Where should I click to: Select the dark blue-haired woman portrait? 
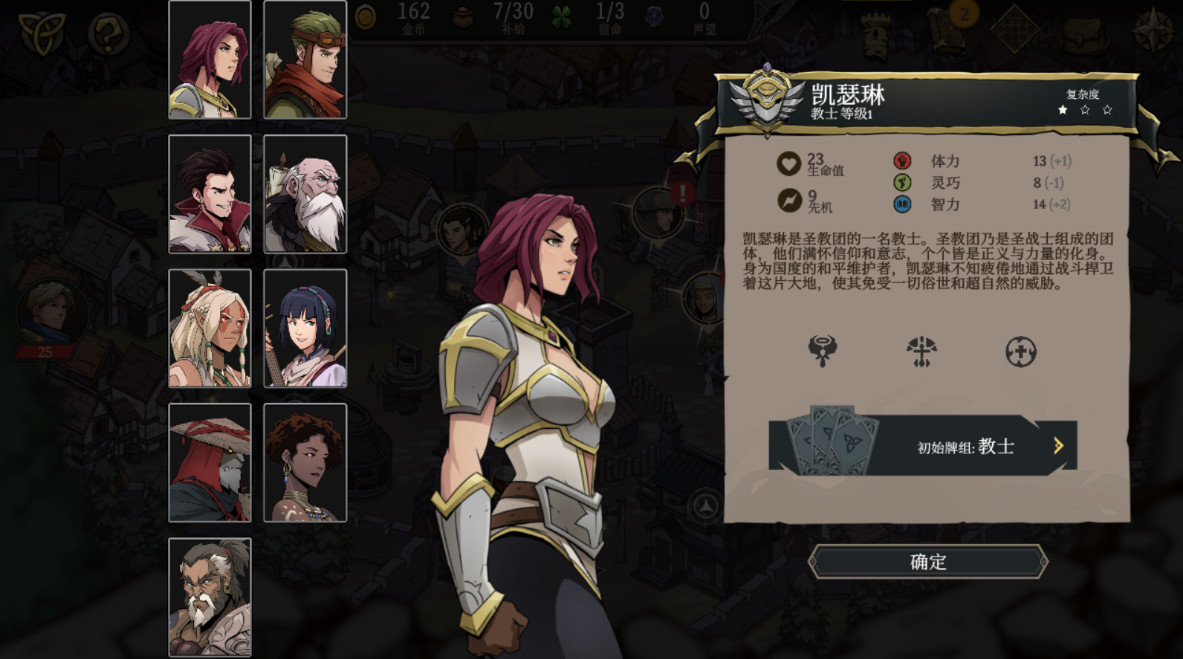point(305,328)
